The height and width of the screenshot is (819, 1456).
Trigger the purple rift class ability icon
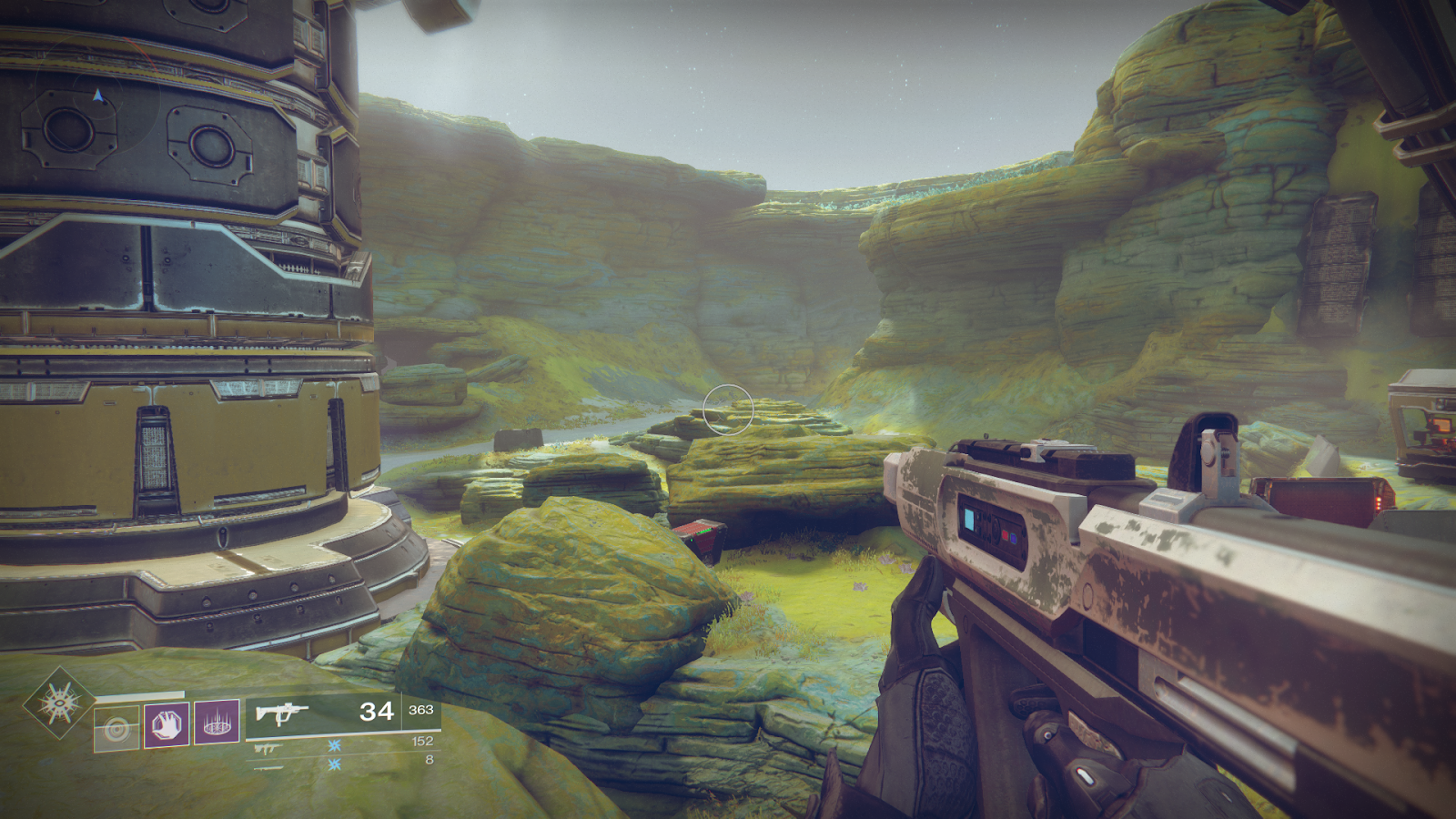tap(217, 723)
